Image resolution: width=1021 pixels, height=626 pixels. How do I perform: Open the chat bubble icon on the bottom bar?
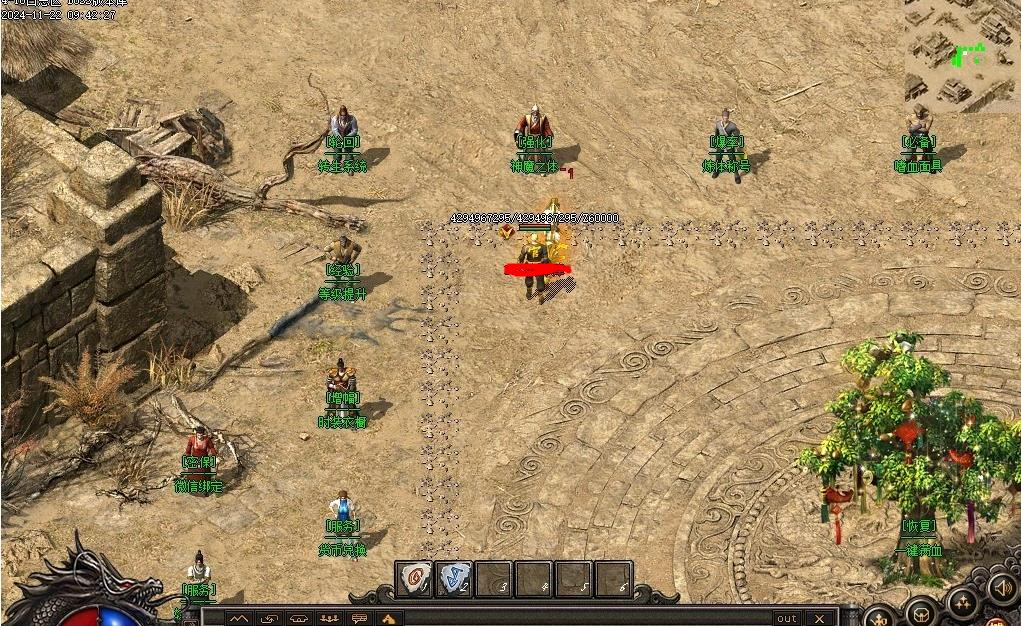point(360,618)
